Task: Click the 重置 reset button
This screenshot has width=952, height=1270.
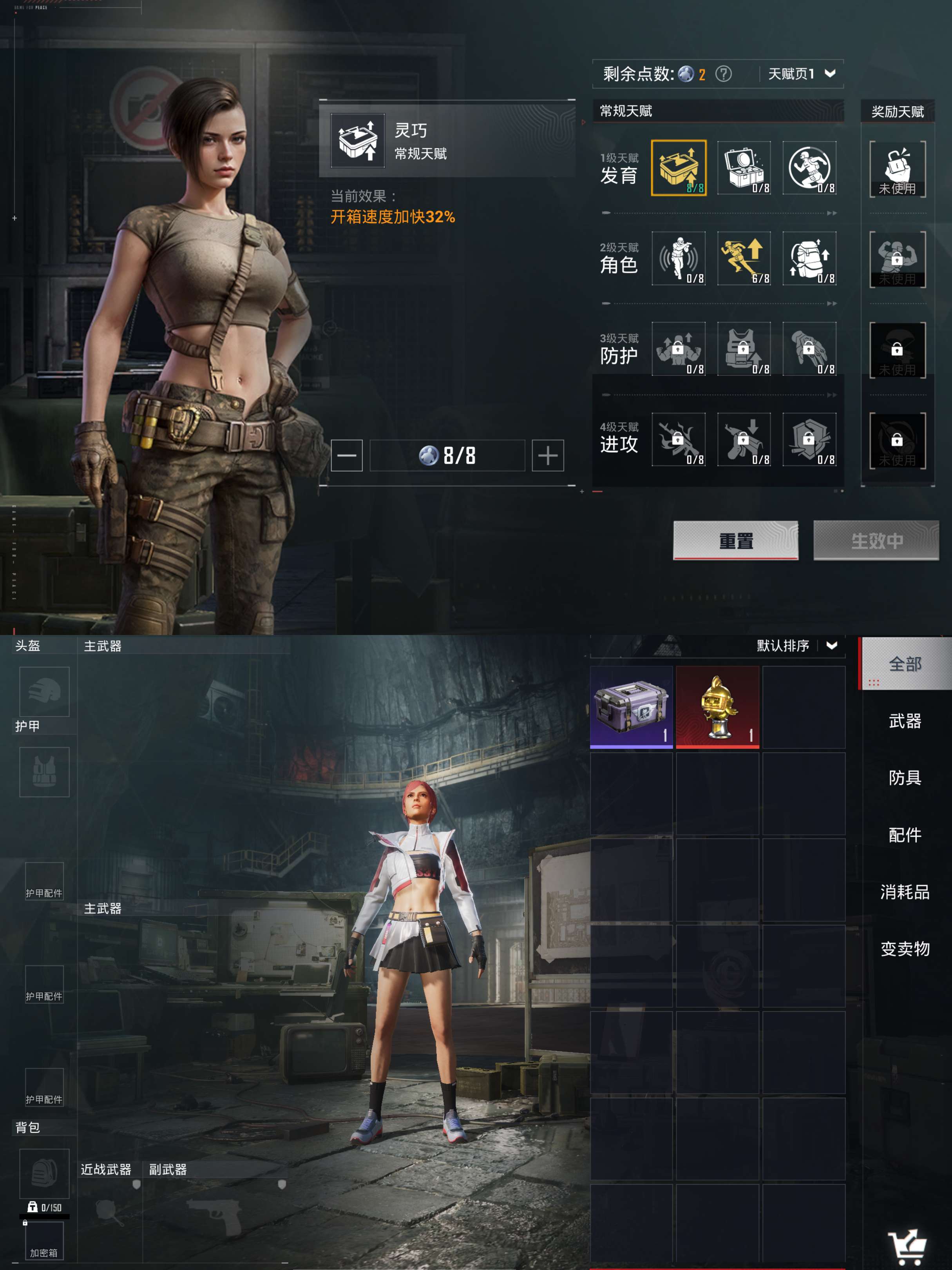Action: click(x=735, y=540)
